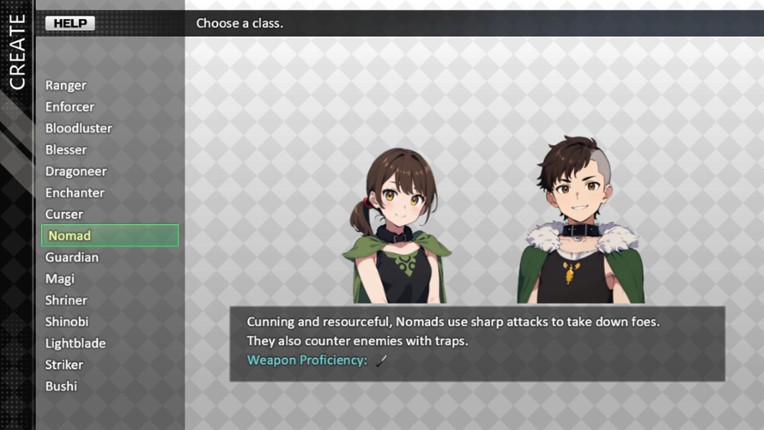Choose Shinobi from the class list

(x=67, y=322)
